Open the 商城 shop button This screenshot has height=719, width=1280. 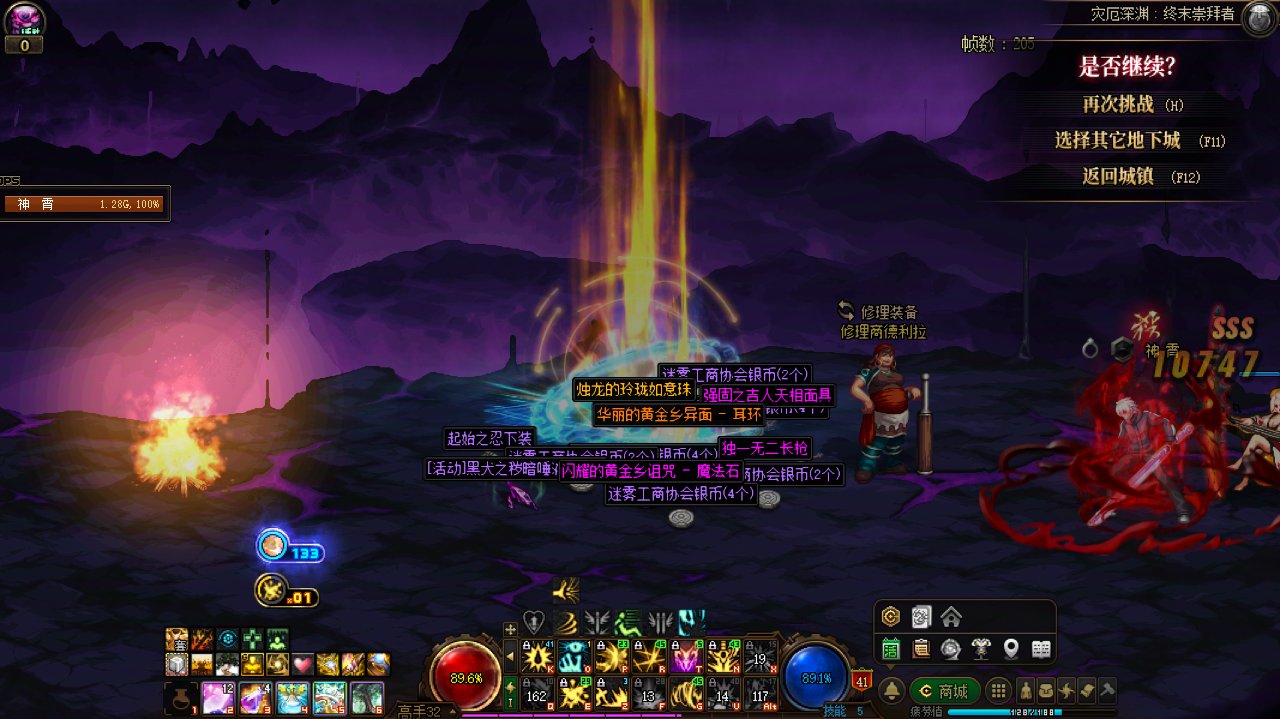[944, 691]
